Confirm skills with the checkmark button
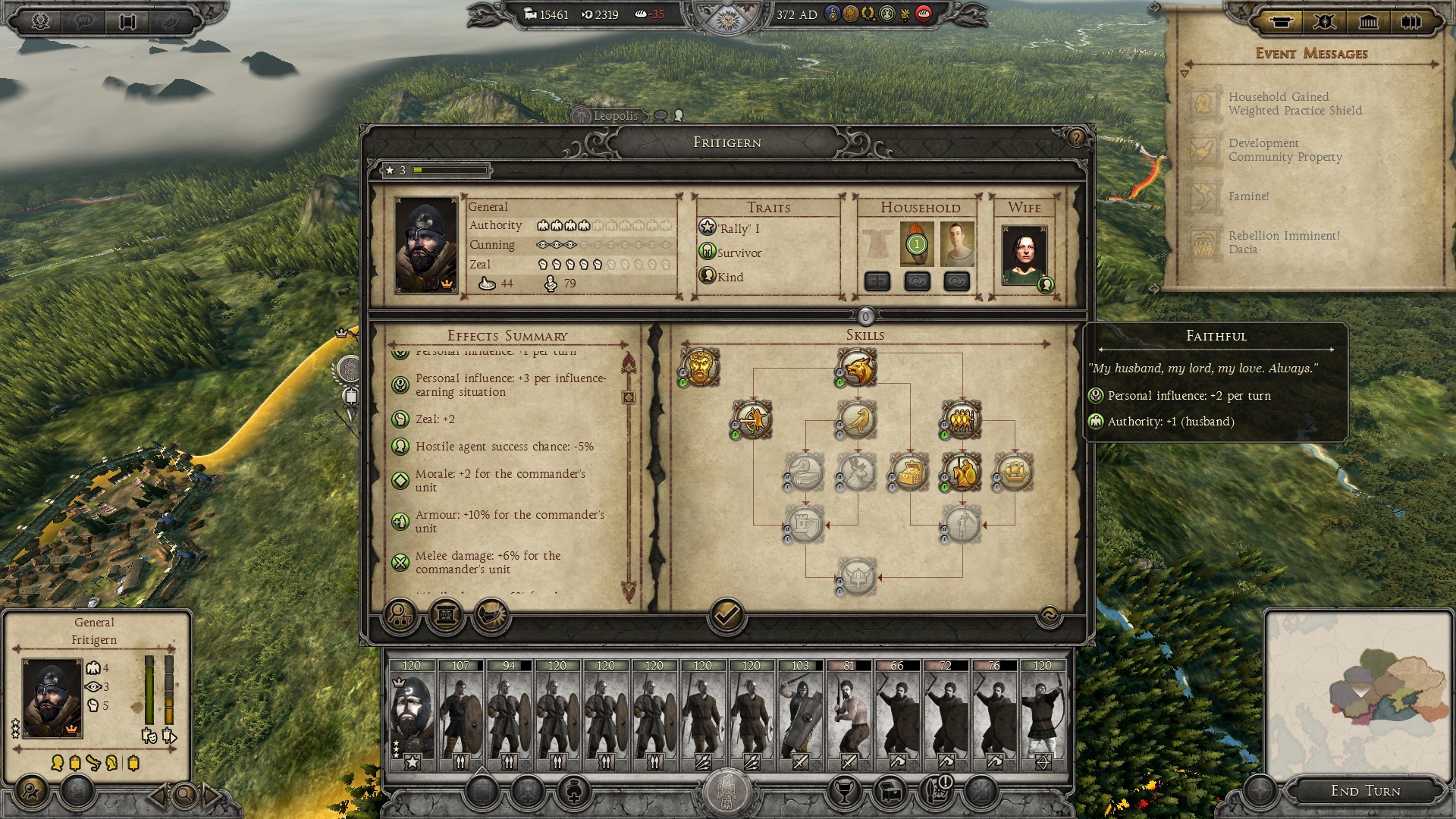1456x819 pixels. 726,615
